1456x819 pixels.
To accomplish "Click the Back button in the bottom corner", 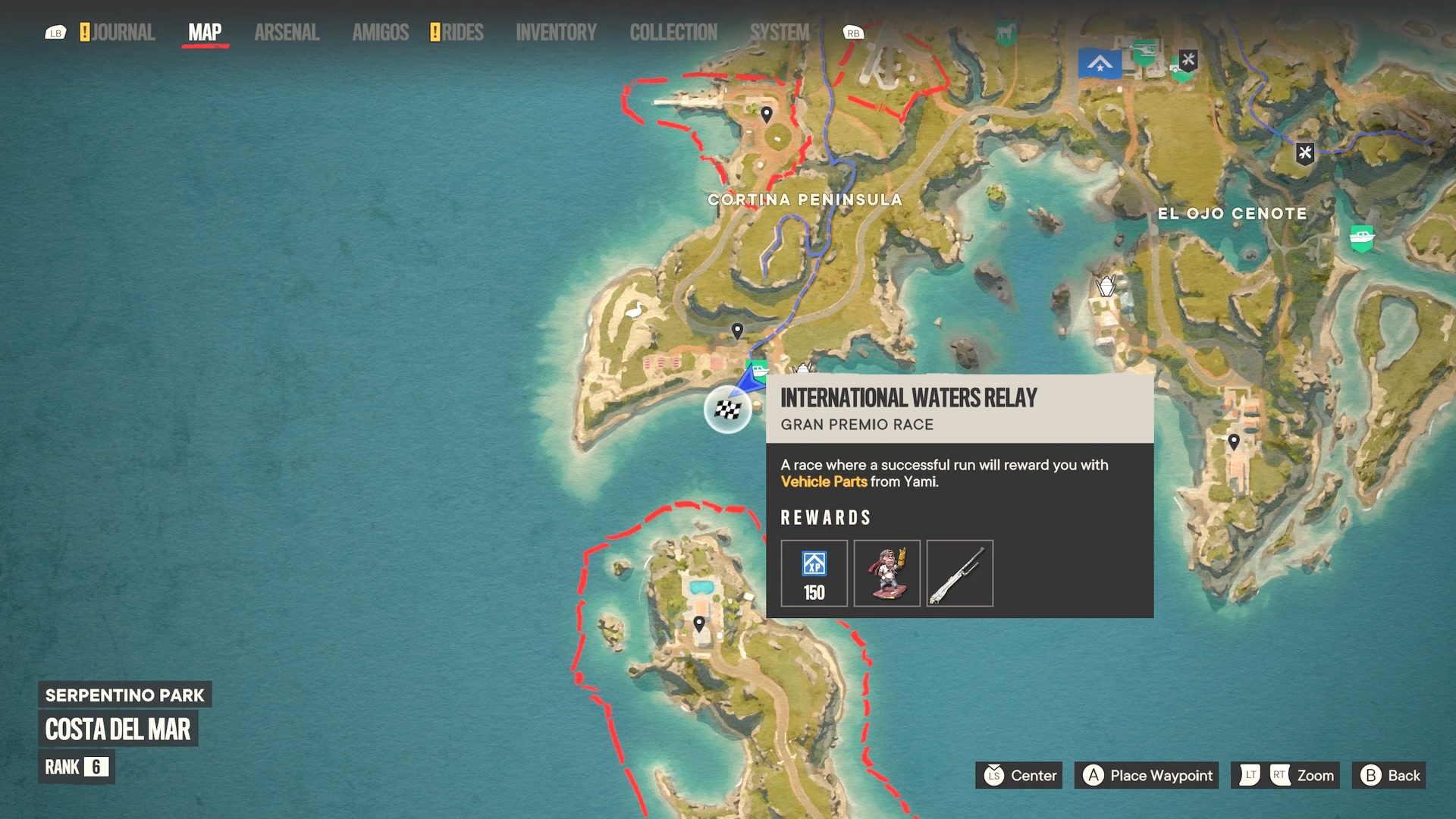I will (x=1389, y=775).
